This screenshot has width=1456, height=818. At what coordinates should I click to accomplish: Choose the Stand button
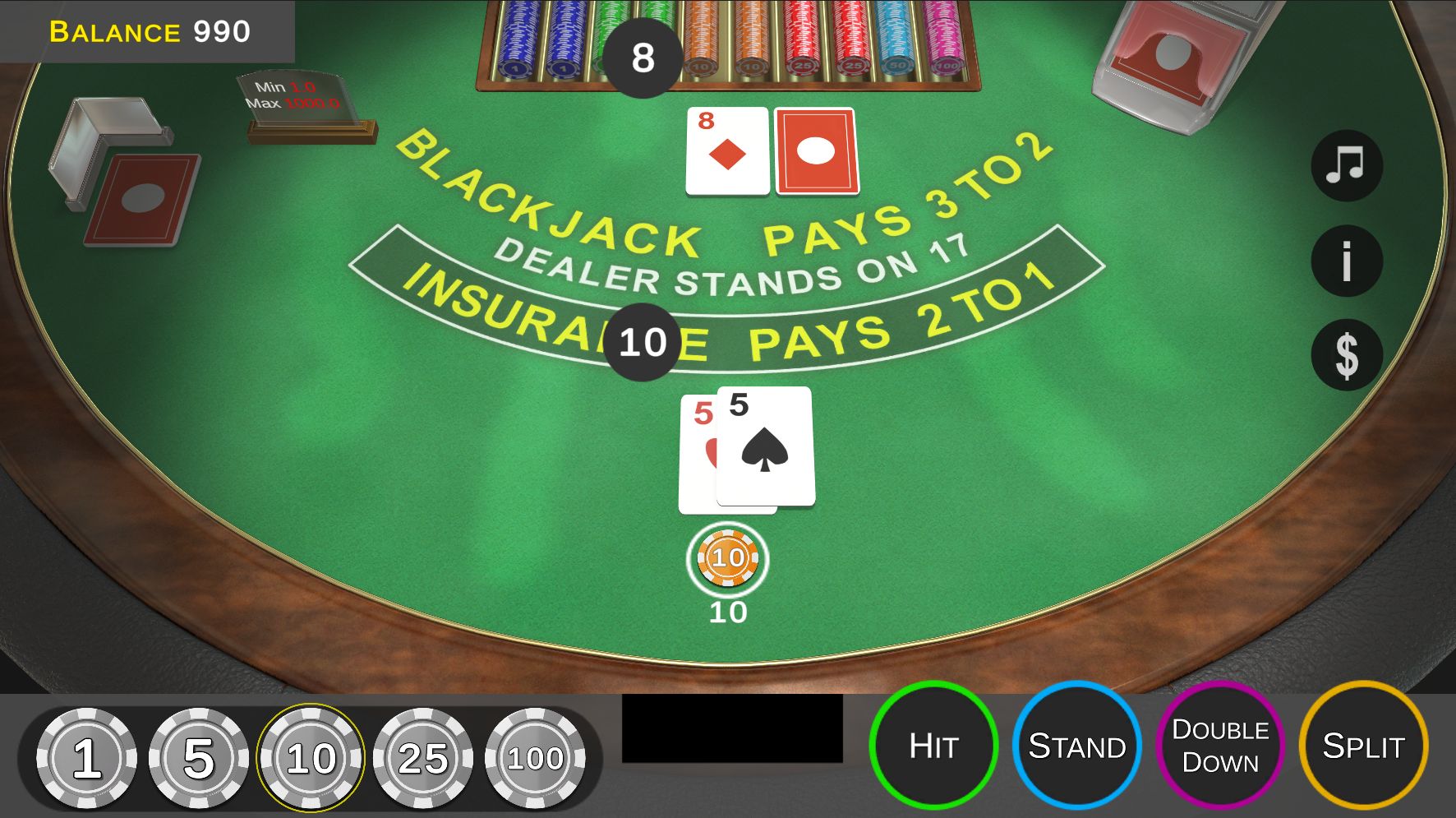[1076, 746]
